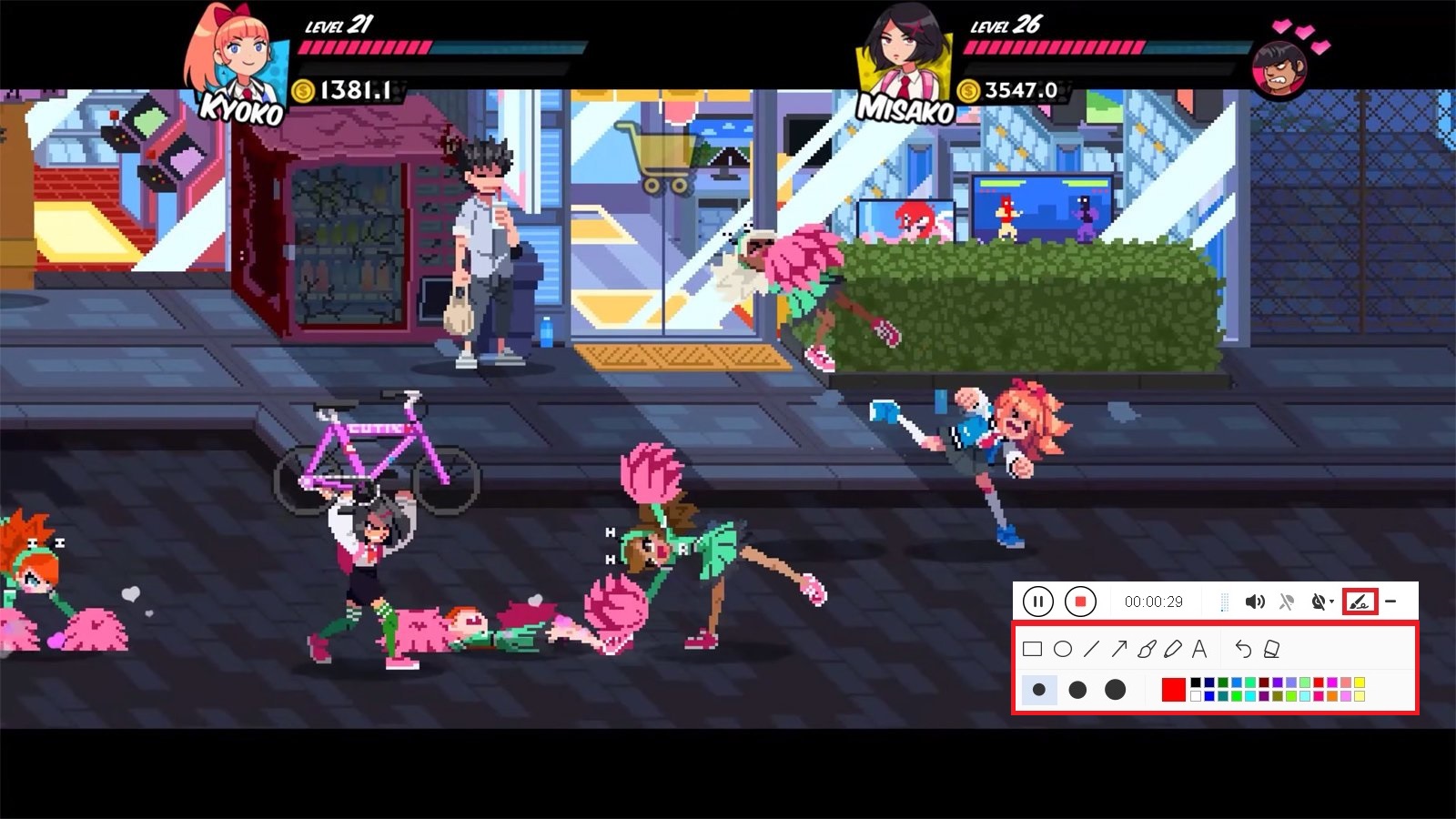Select the ellipse drawing tool
The image size is (1456, 819).
point(1063,648)
